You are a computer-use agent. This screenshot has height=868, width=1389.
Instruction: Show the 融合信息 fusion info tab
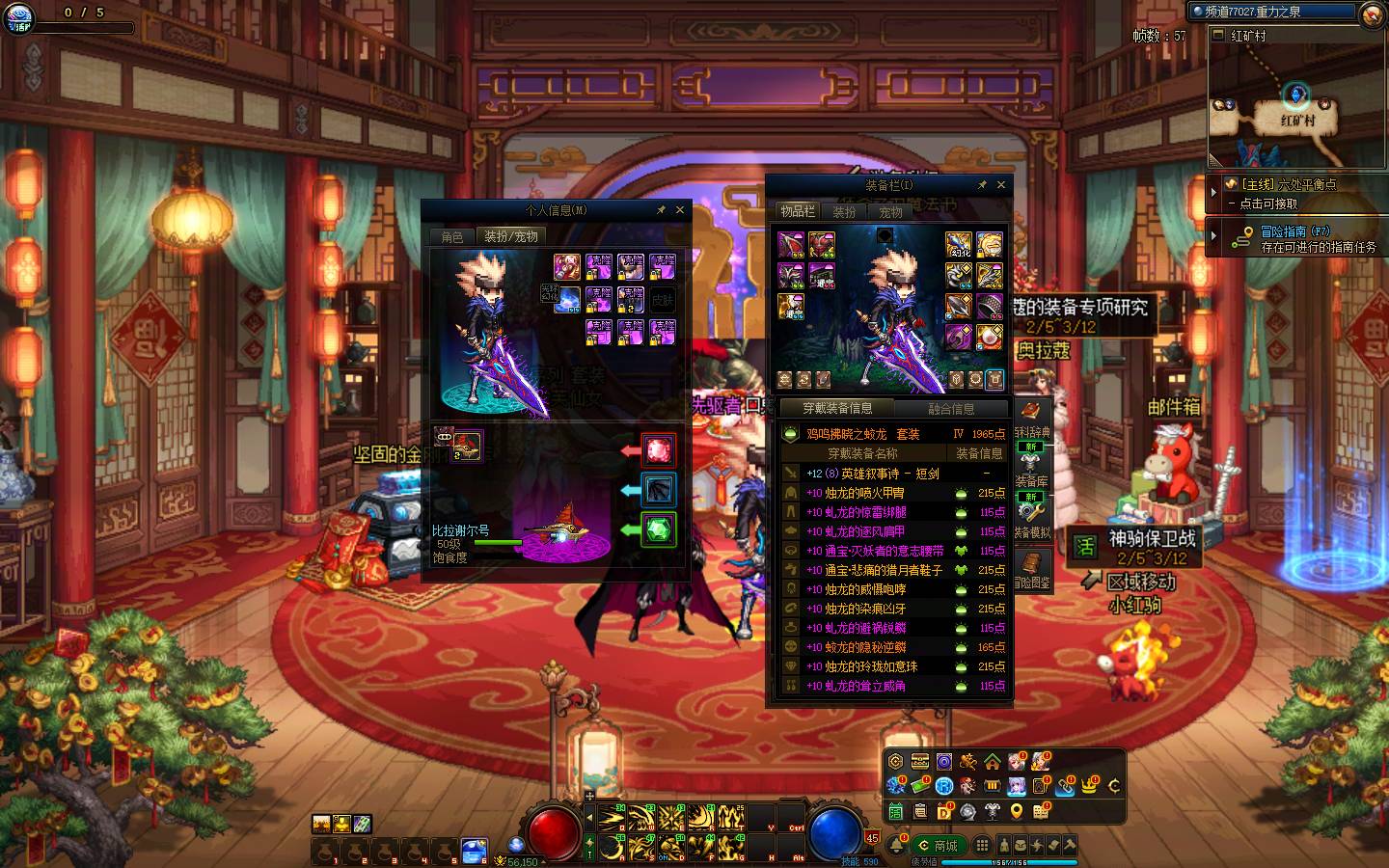pyautogui.click(x=950, y=408)
